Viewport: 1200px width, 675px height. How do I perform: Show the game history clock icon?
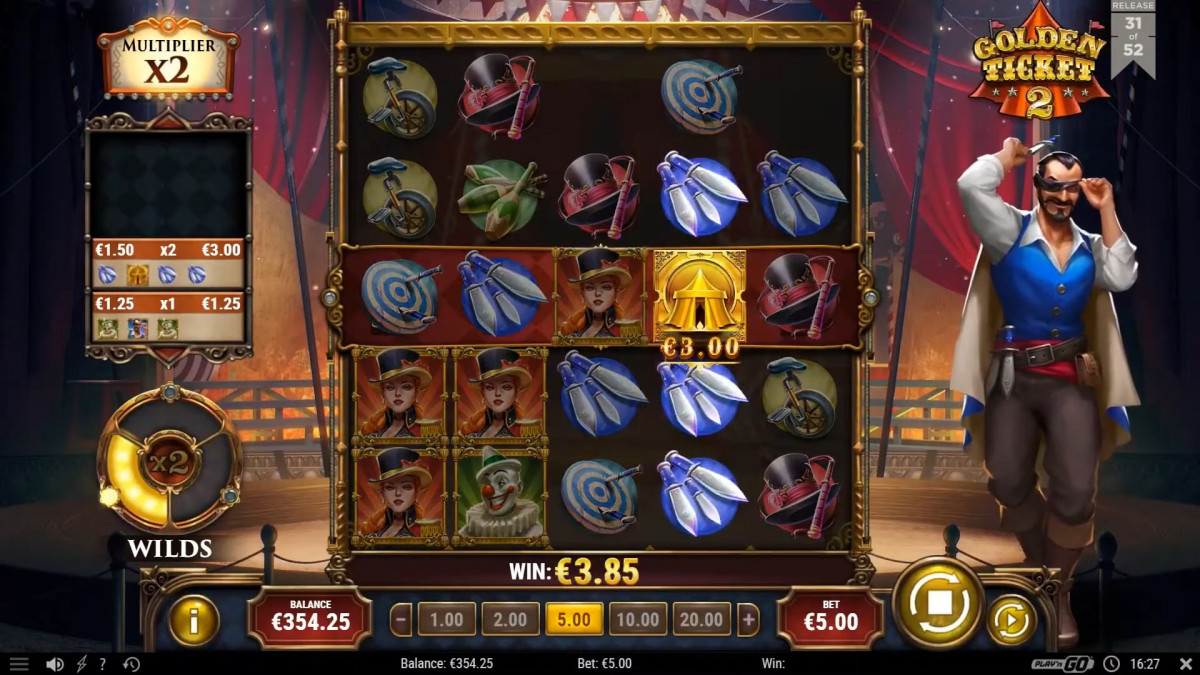[131, 664]
